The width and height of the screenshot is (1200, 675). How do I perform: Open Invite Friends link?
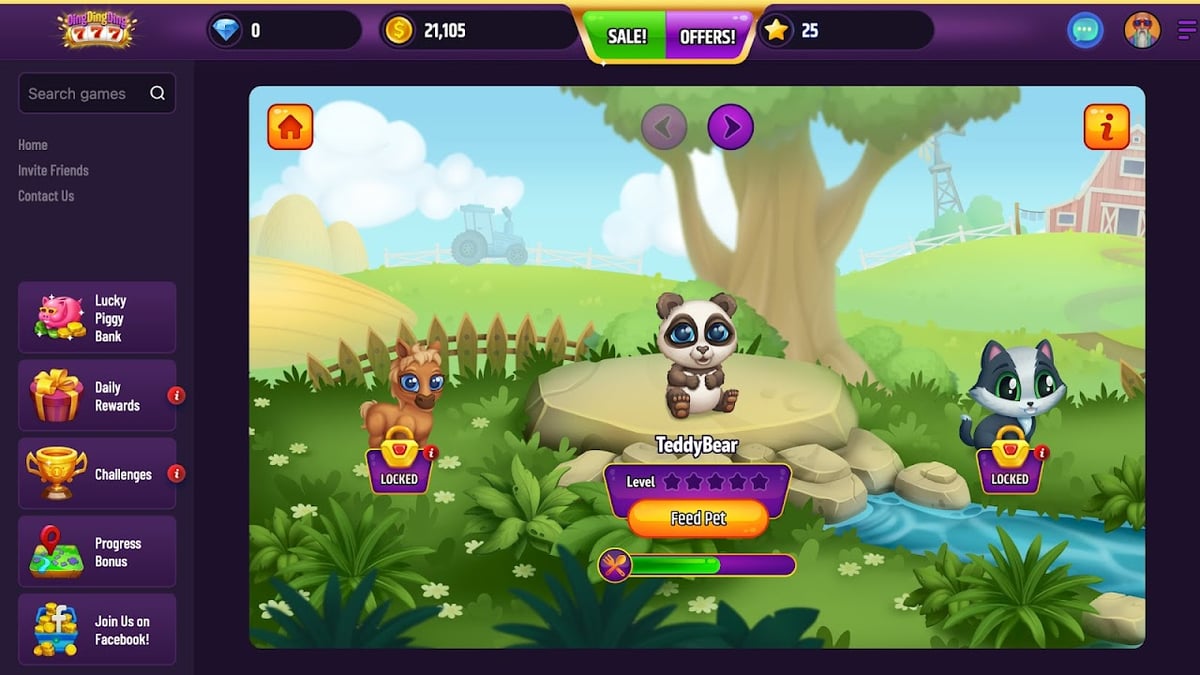point(53,170)
